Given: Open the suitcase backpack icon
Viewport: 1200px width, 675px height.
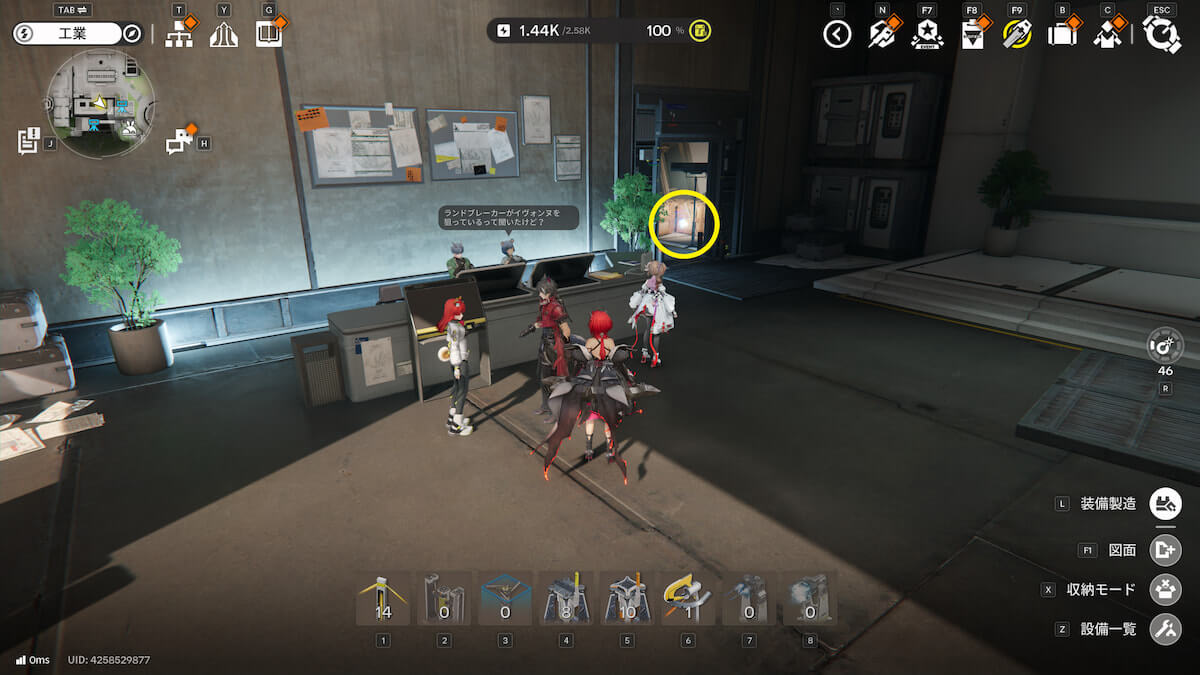Looking at the screenshot, I should click(1061, 34).
